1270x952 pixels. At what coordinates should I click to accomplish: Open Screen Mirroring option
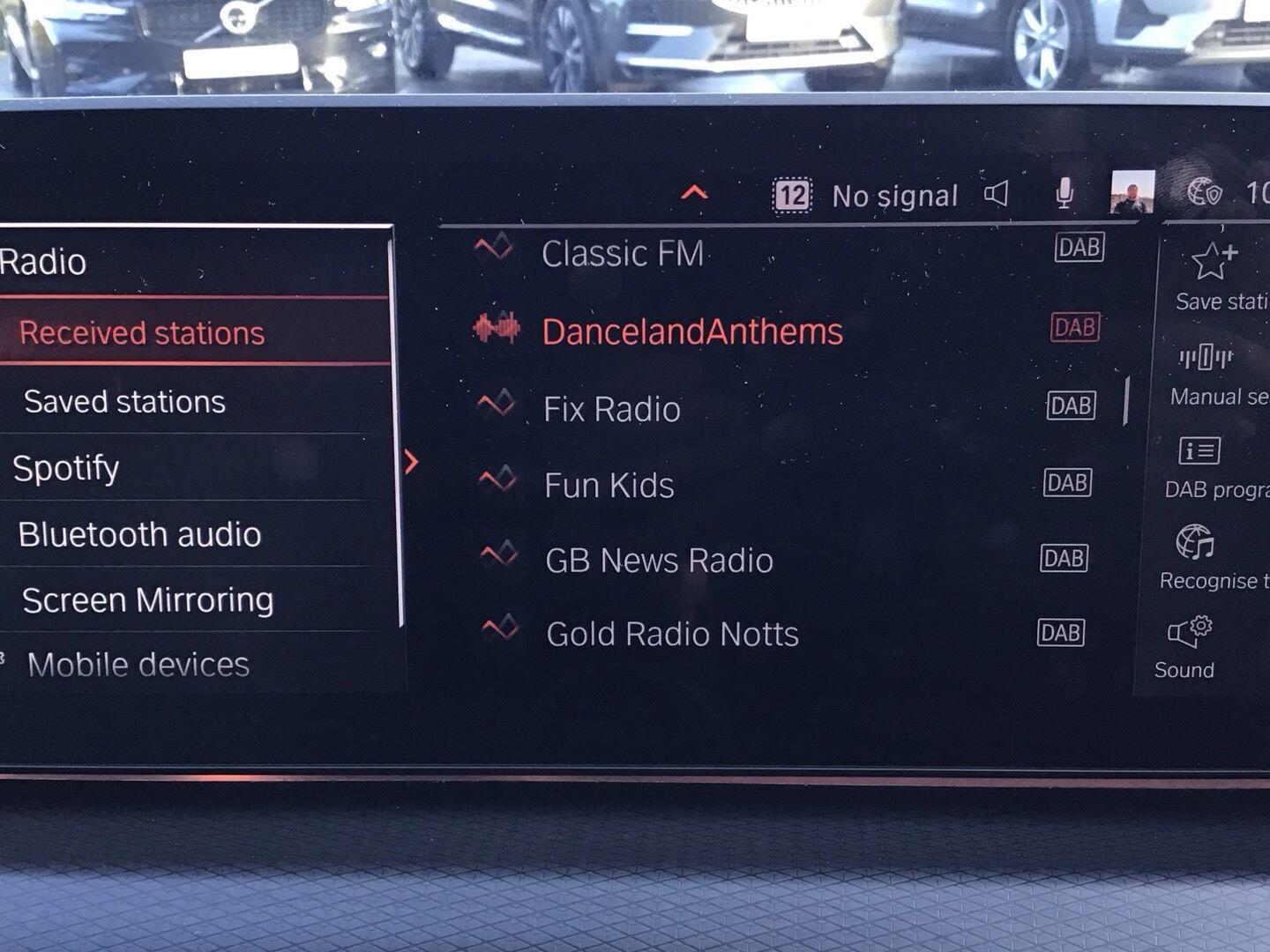[147, 600]
